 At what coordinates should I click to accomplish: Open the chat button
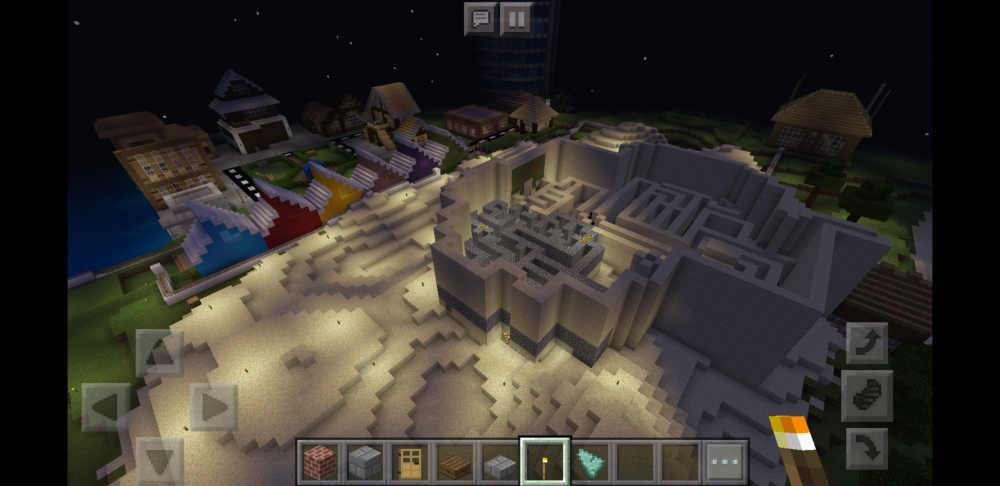[480, 18]
